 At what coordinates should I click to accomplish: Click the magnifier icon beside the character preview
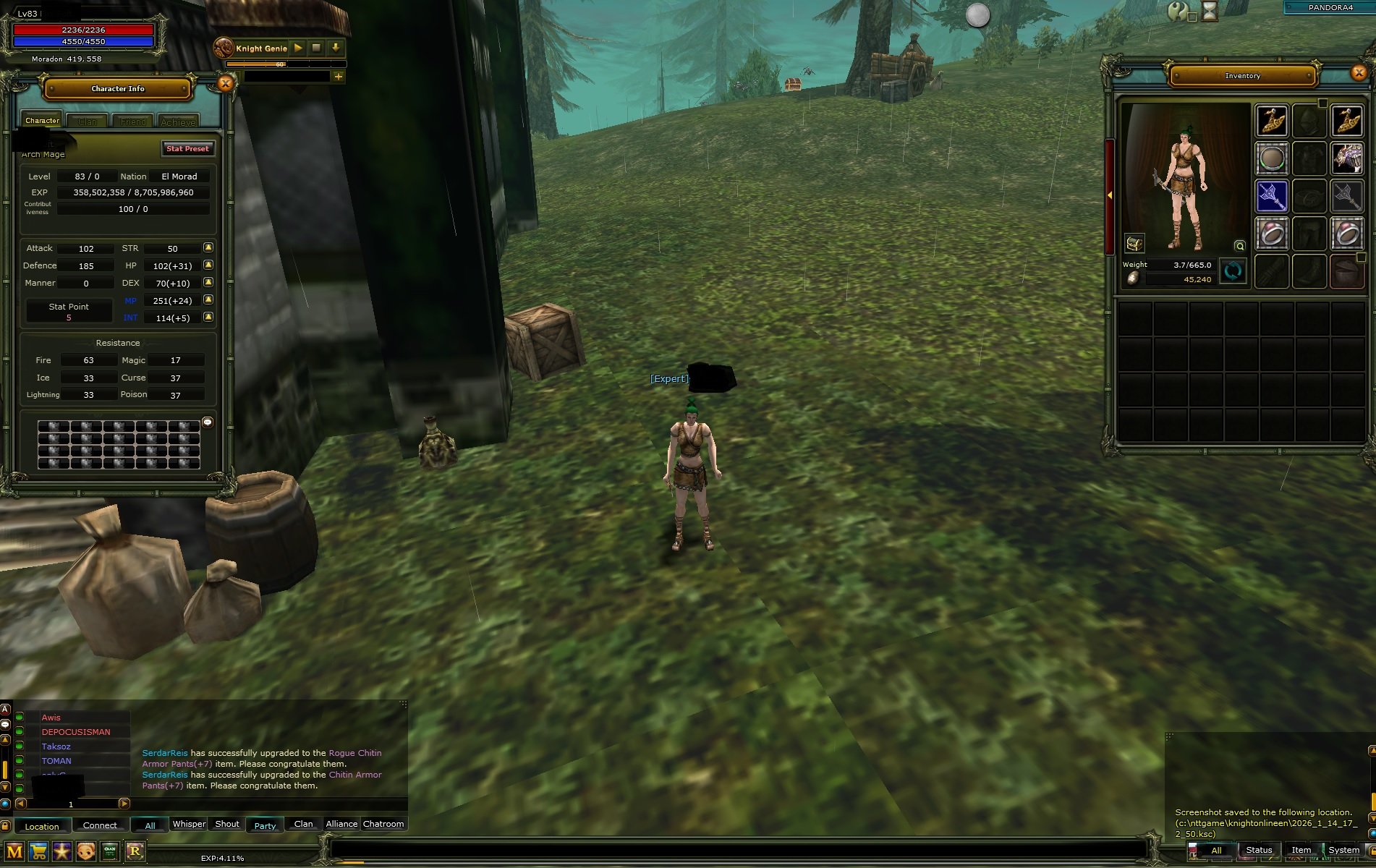[x=1239, y=246]
